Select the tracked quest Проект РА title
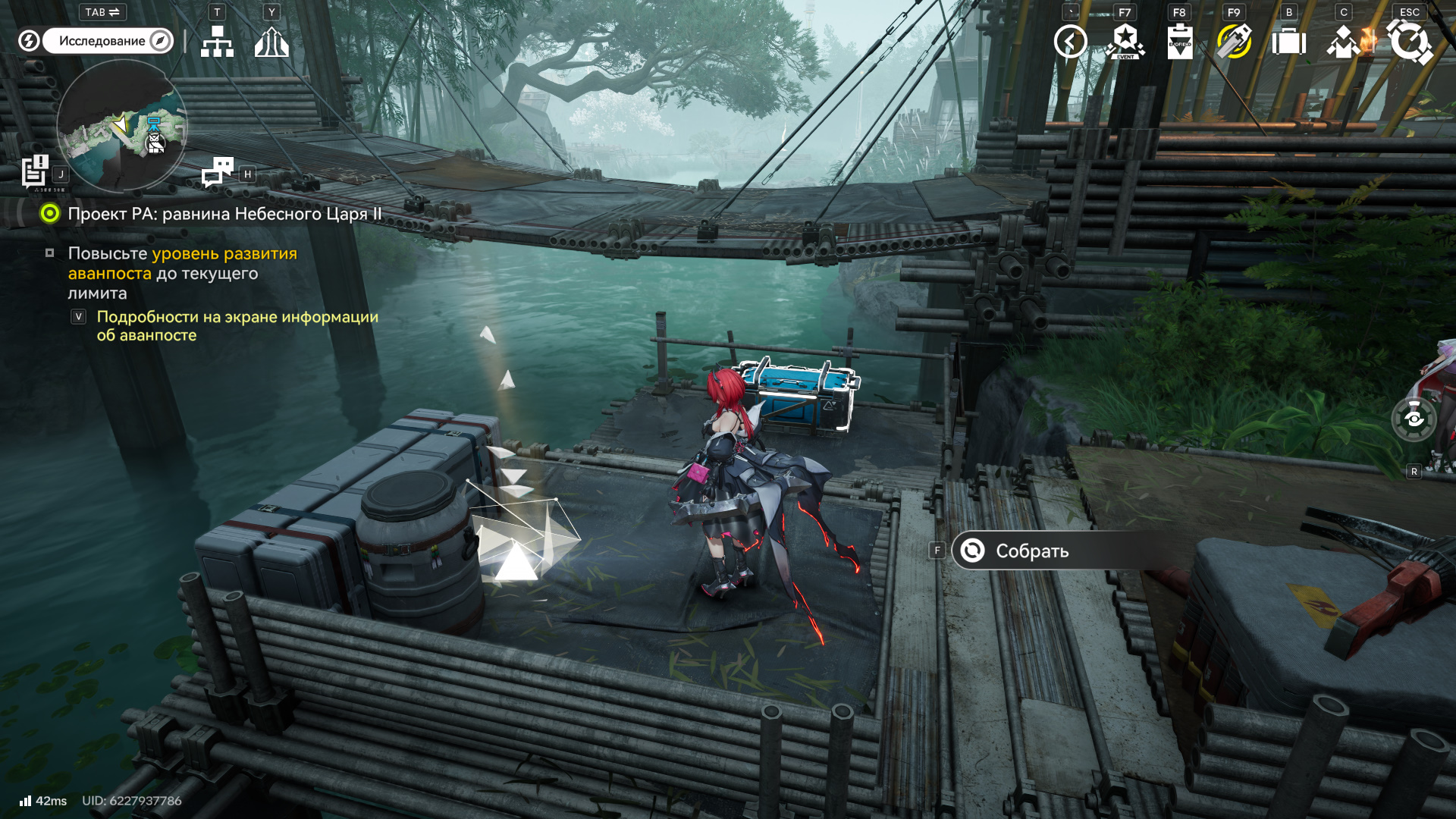This screenshot has width=1456, height=819. coord(224,214)
